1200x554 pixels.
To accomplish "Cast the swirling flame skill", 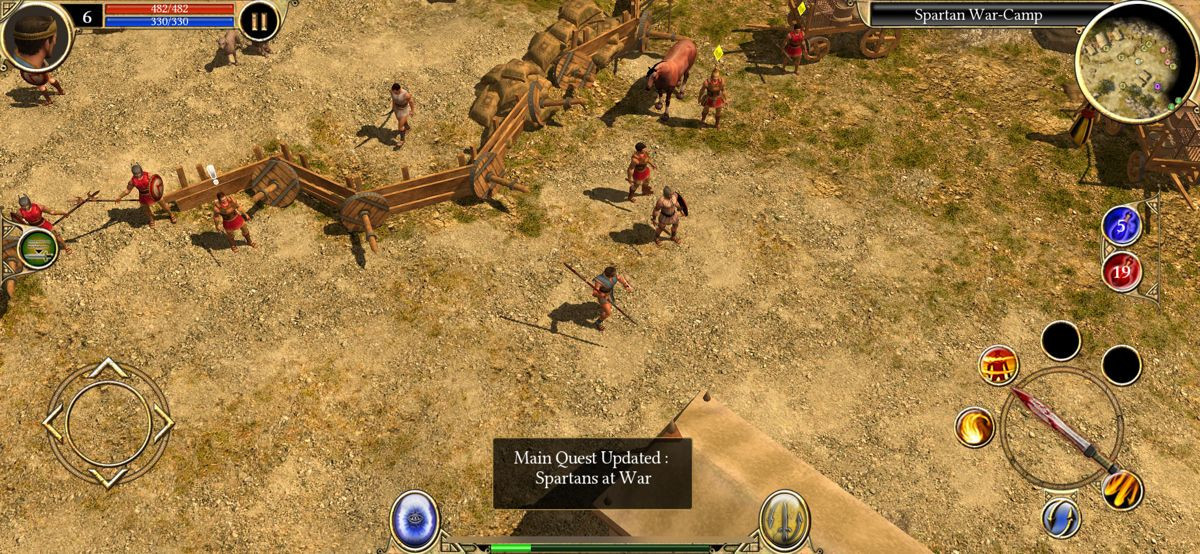I will [974, 427].
